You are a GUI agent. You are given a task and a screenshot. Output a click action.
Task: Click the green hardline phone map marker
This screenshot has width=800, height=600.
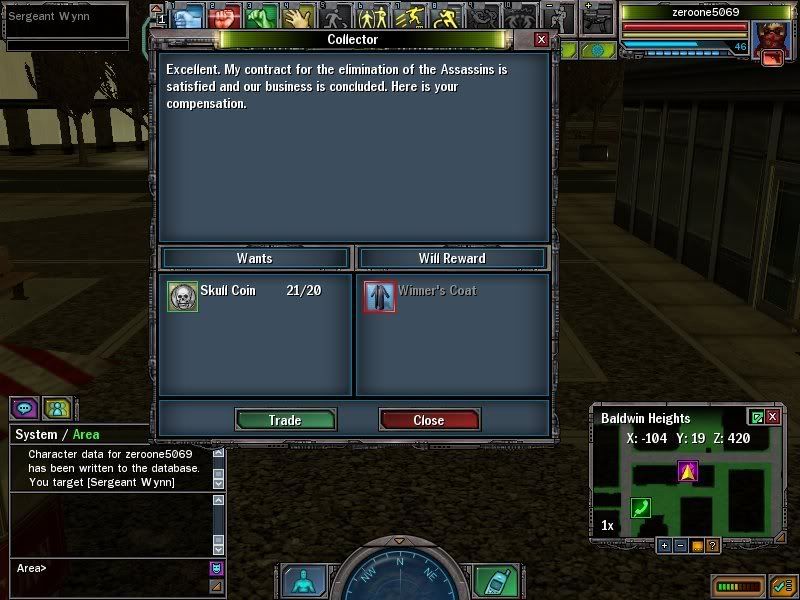(x=641, y=508)
